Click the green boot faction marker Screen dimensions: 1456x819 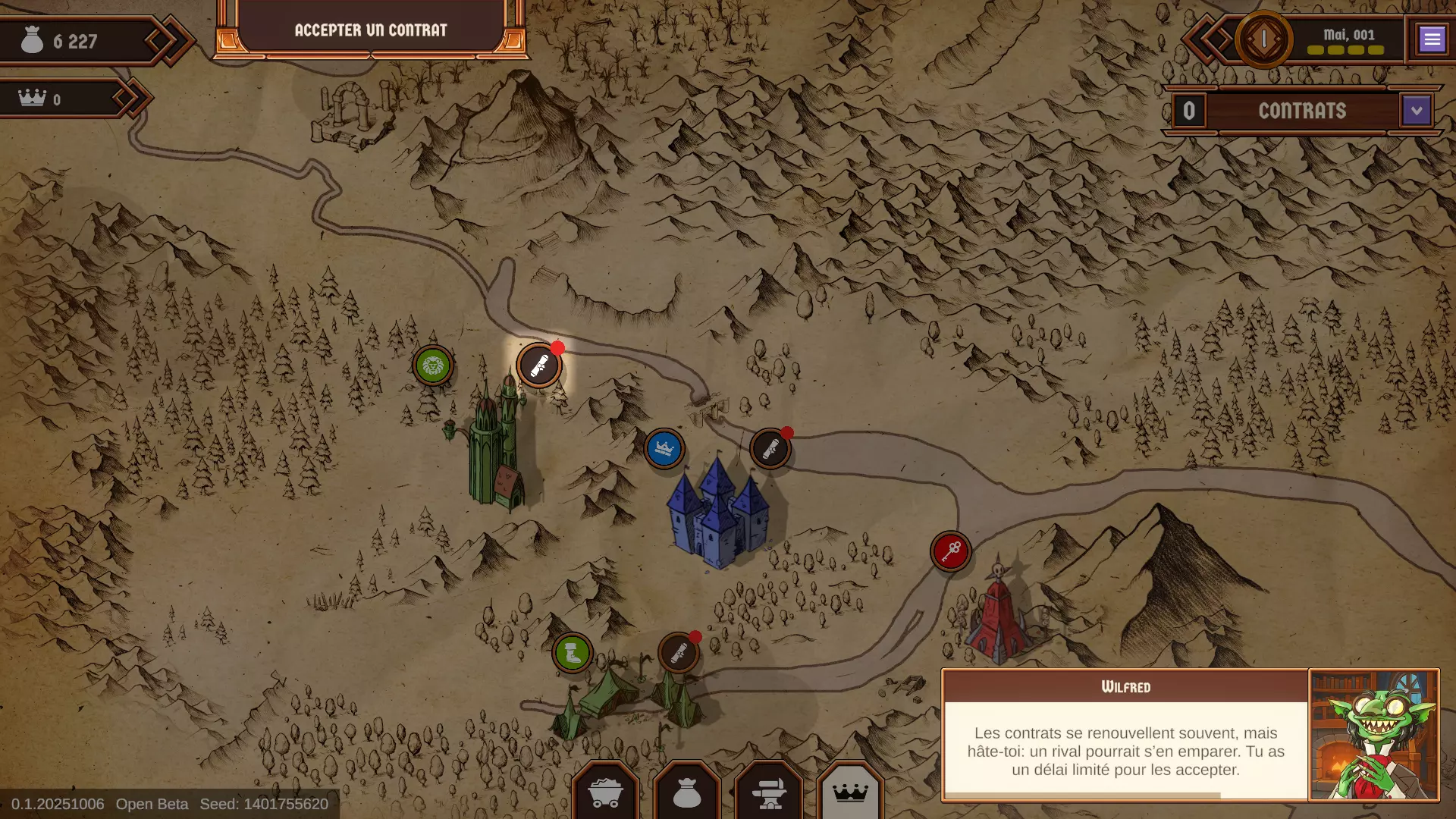point(573,652)
